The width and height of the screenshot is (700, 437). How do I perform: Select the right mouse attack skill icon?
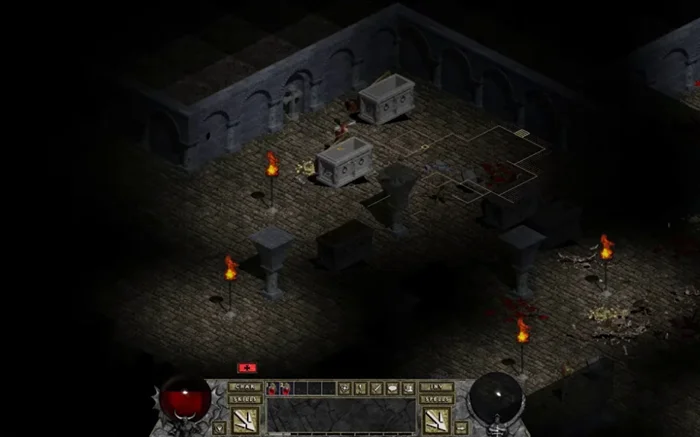click(x=437, y=420)
